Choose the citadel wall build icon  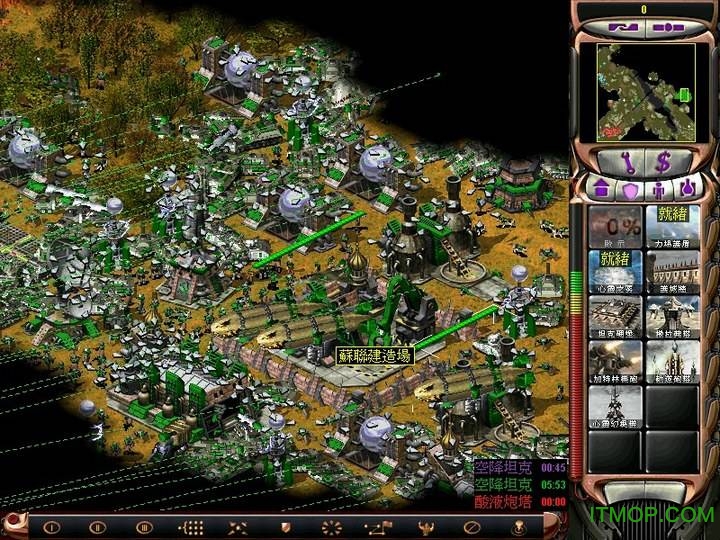pyautogui.click(x=671, y=270)
